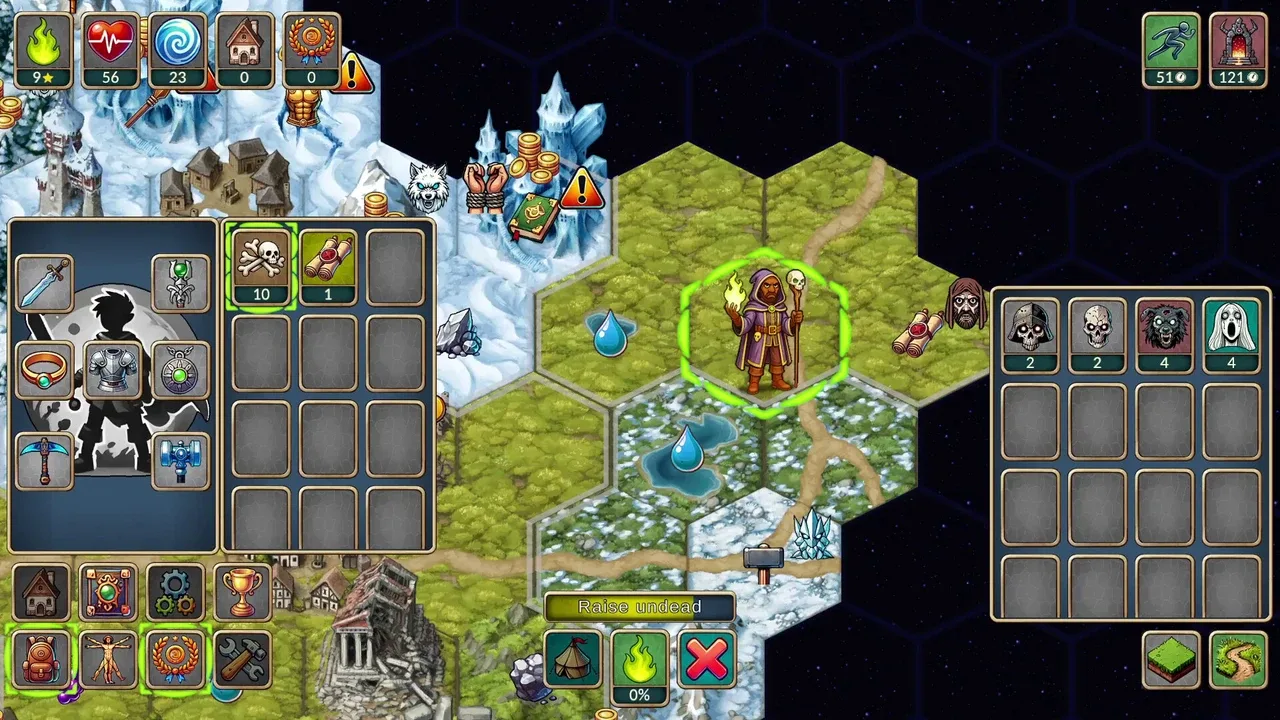Click the tent camp button
The height and width of the screenshot is (720, 1280).
pyautogui.click(x=573, y=659)
